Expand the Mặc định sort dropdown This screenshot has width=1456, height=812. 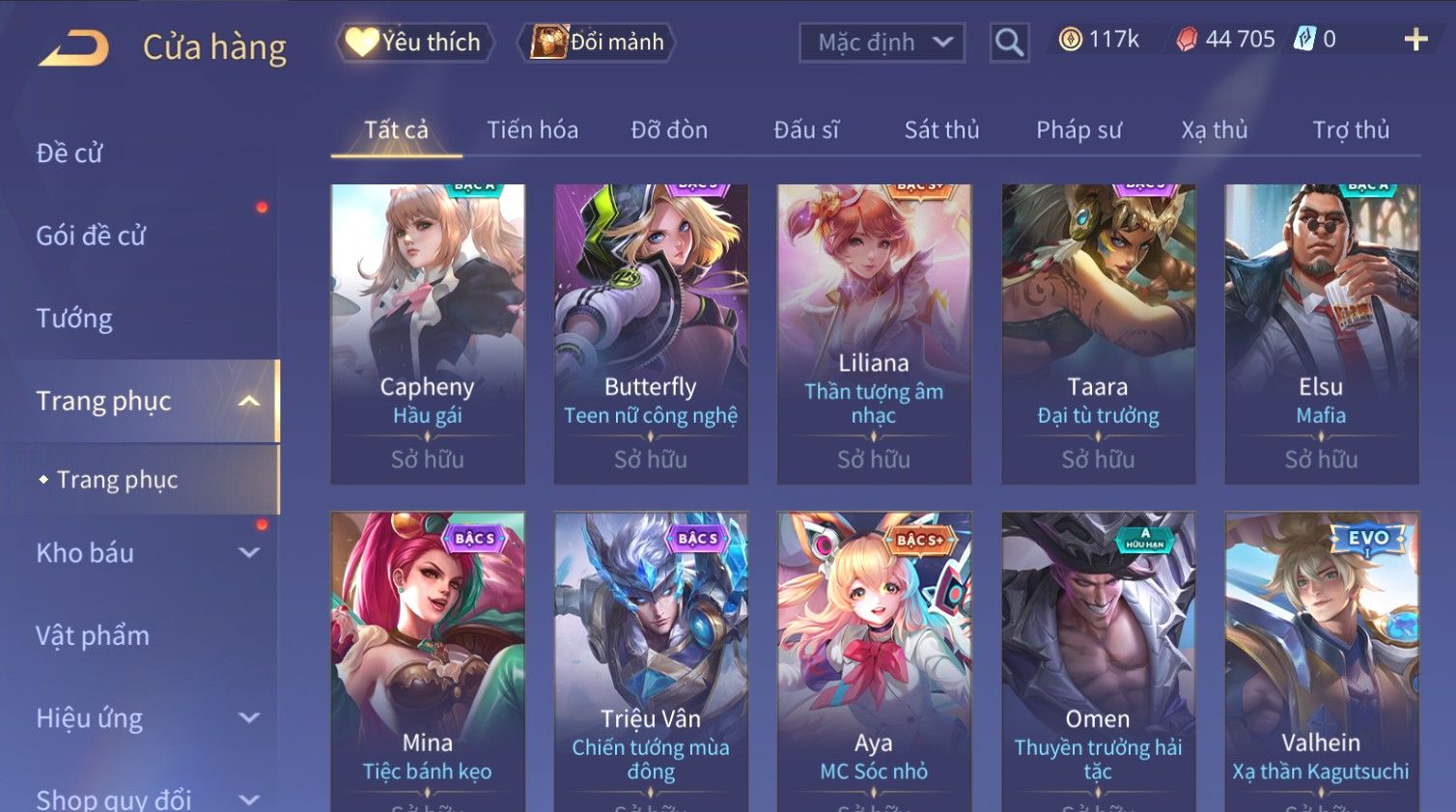882,42
